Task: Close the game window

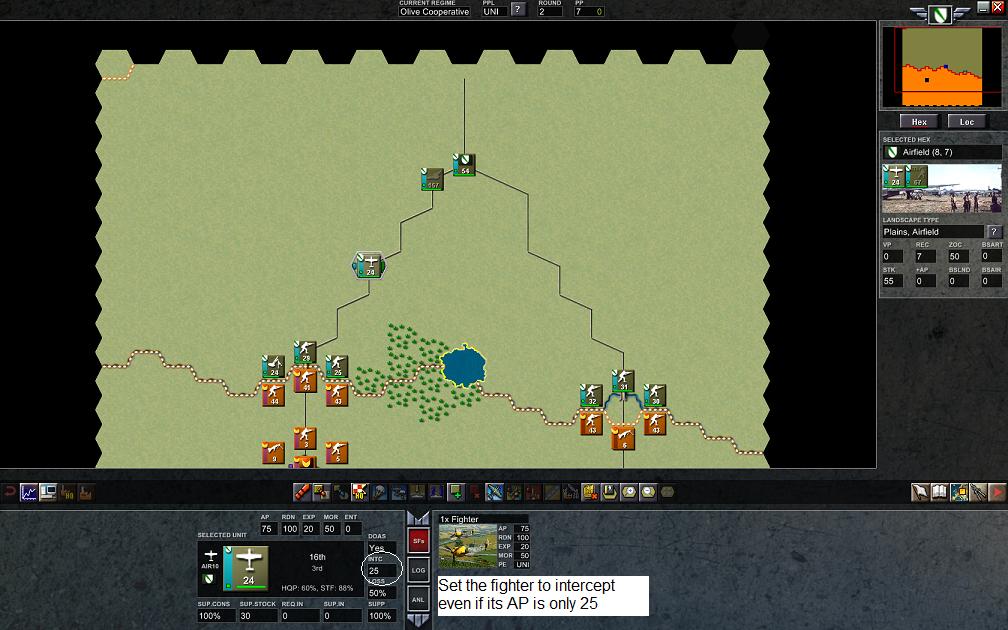Action: (997, 6)
